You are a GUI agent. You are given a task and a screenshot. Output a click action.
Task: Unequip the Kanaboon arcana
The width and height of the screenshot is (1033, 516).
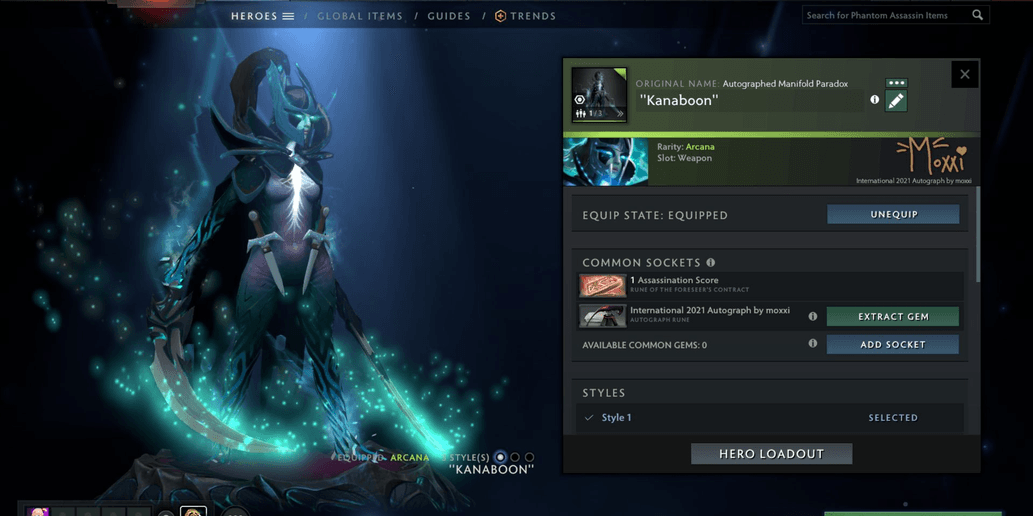click(x=893, y=215)
